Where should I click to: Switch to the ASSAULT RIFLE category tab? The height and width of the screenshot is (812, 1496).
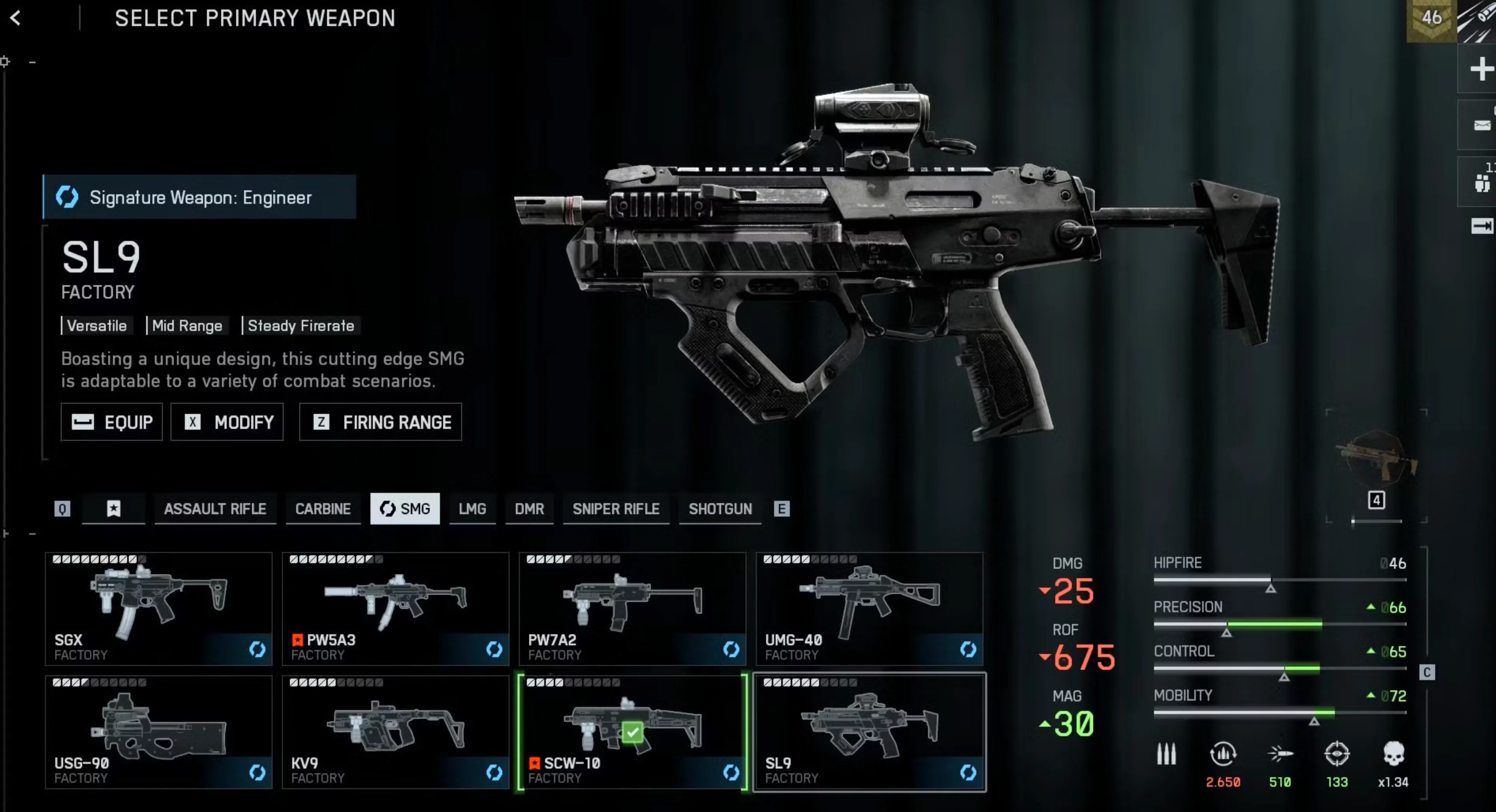216,509
